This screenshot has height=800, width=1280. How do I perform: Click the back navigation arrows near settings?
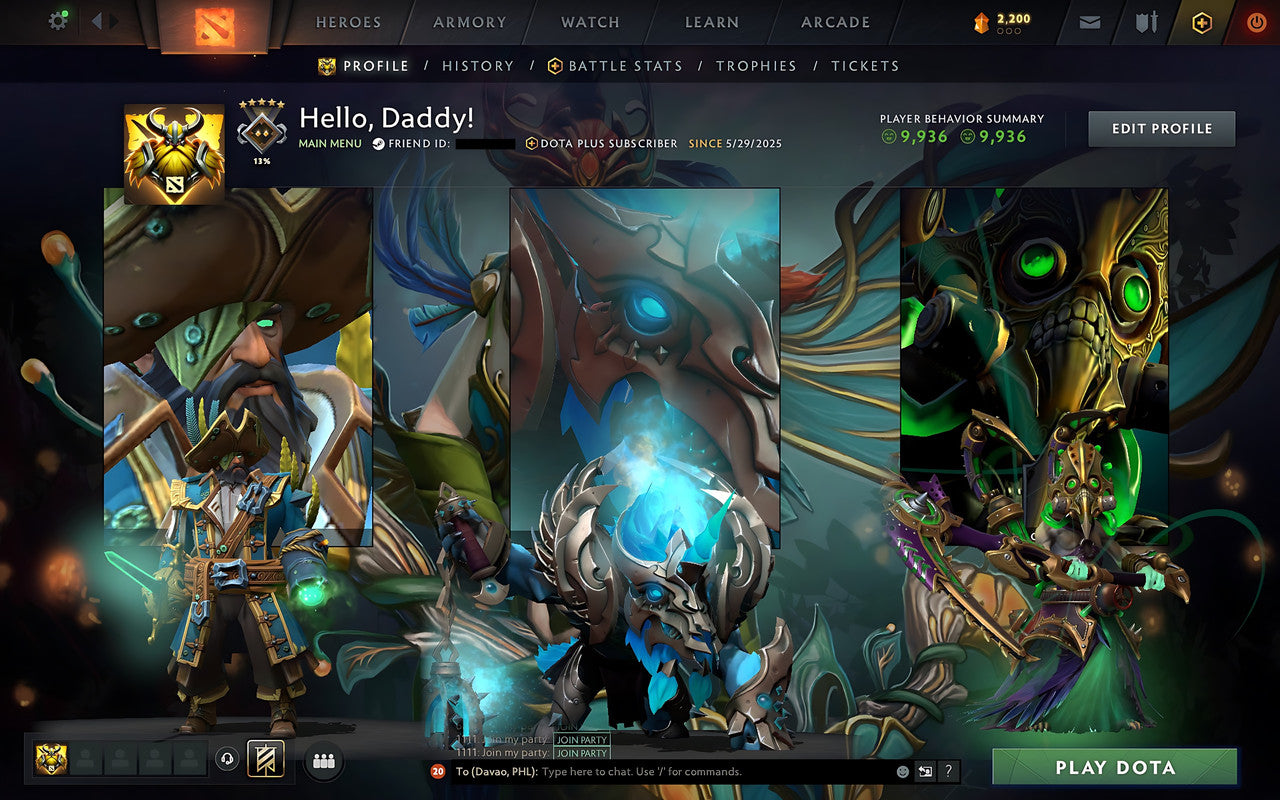(100, 20)
